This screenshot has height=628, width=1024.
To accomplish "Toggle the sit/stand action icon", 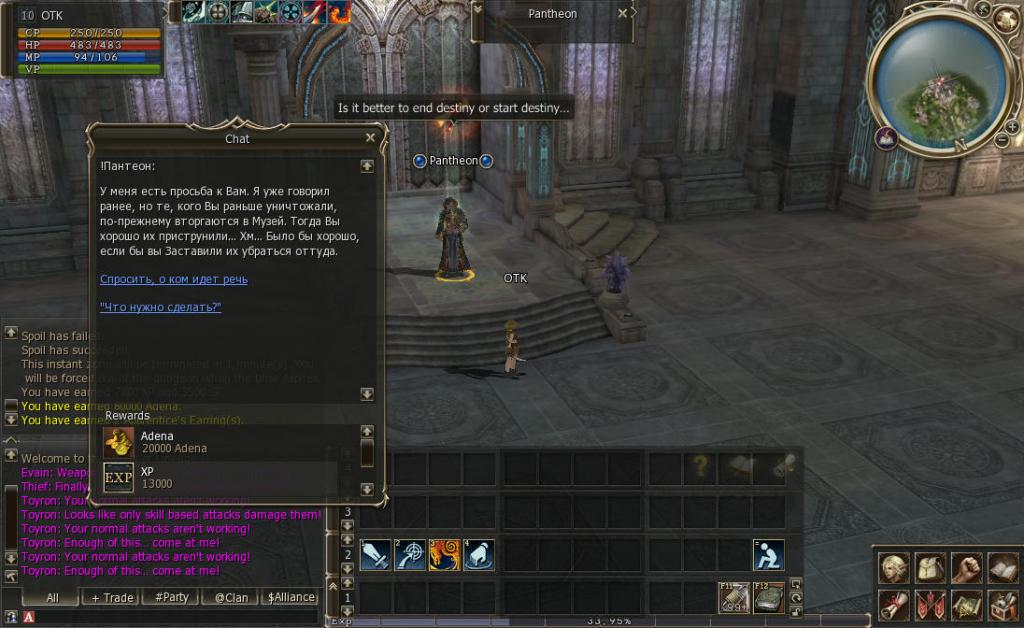I will pyautogui.click(x=768, y=555).
